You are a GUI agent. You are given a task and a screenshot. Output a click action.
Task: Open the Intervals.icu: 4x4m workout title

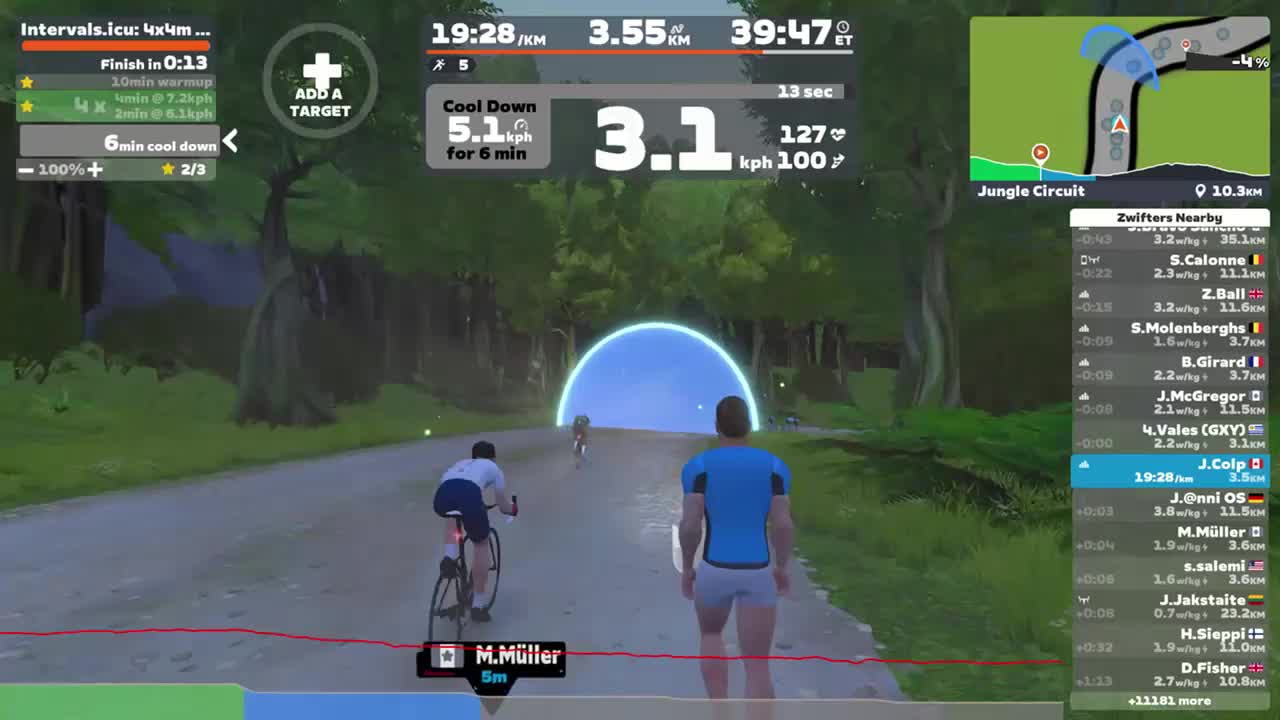pos(115,31)
